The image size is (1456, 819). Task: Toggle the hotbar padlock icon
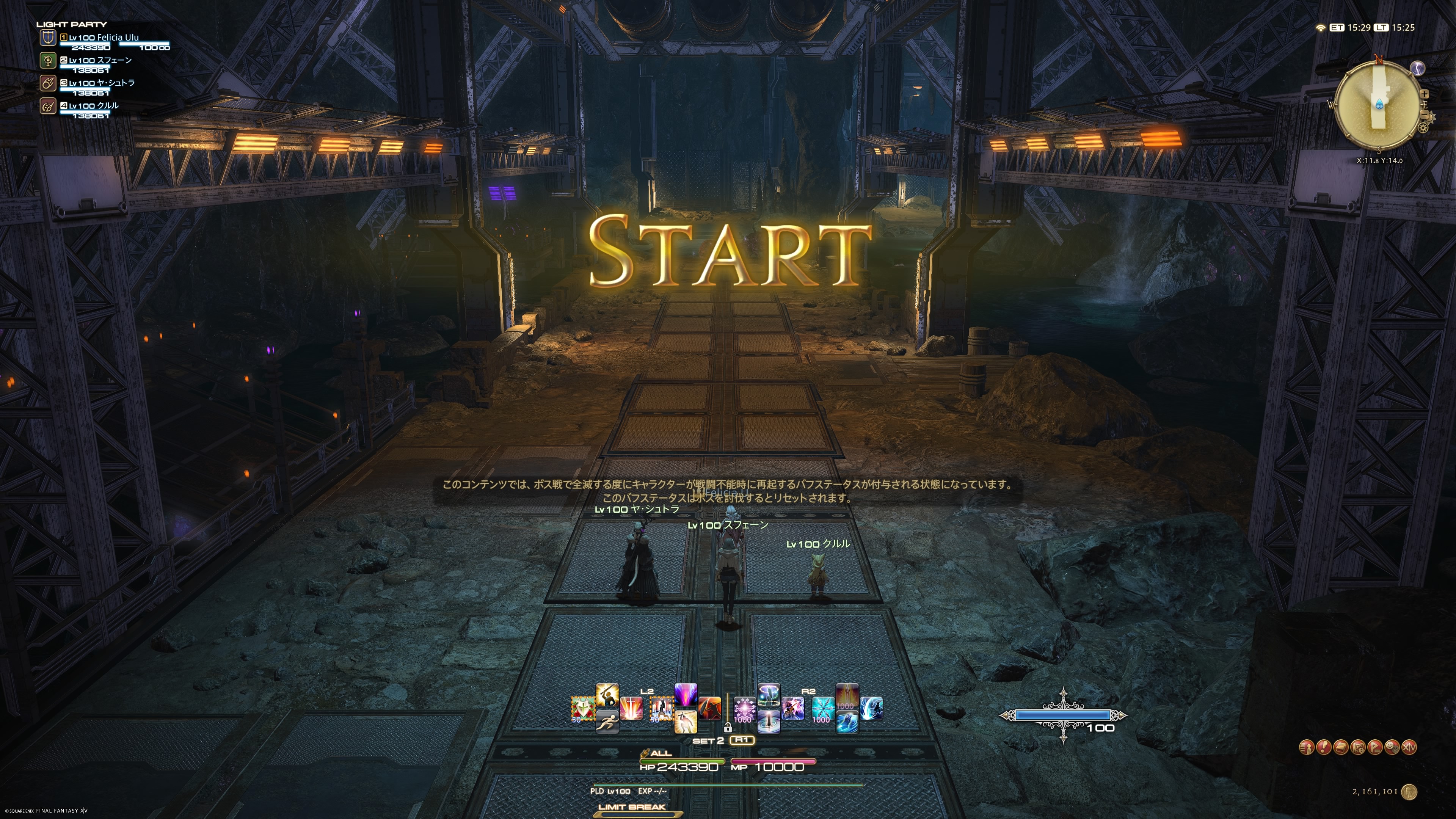click(x=728, y=728)
